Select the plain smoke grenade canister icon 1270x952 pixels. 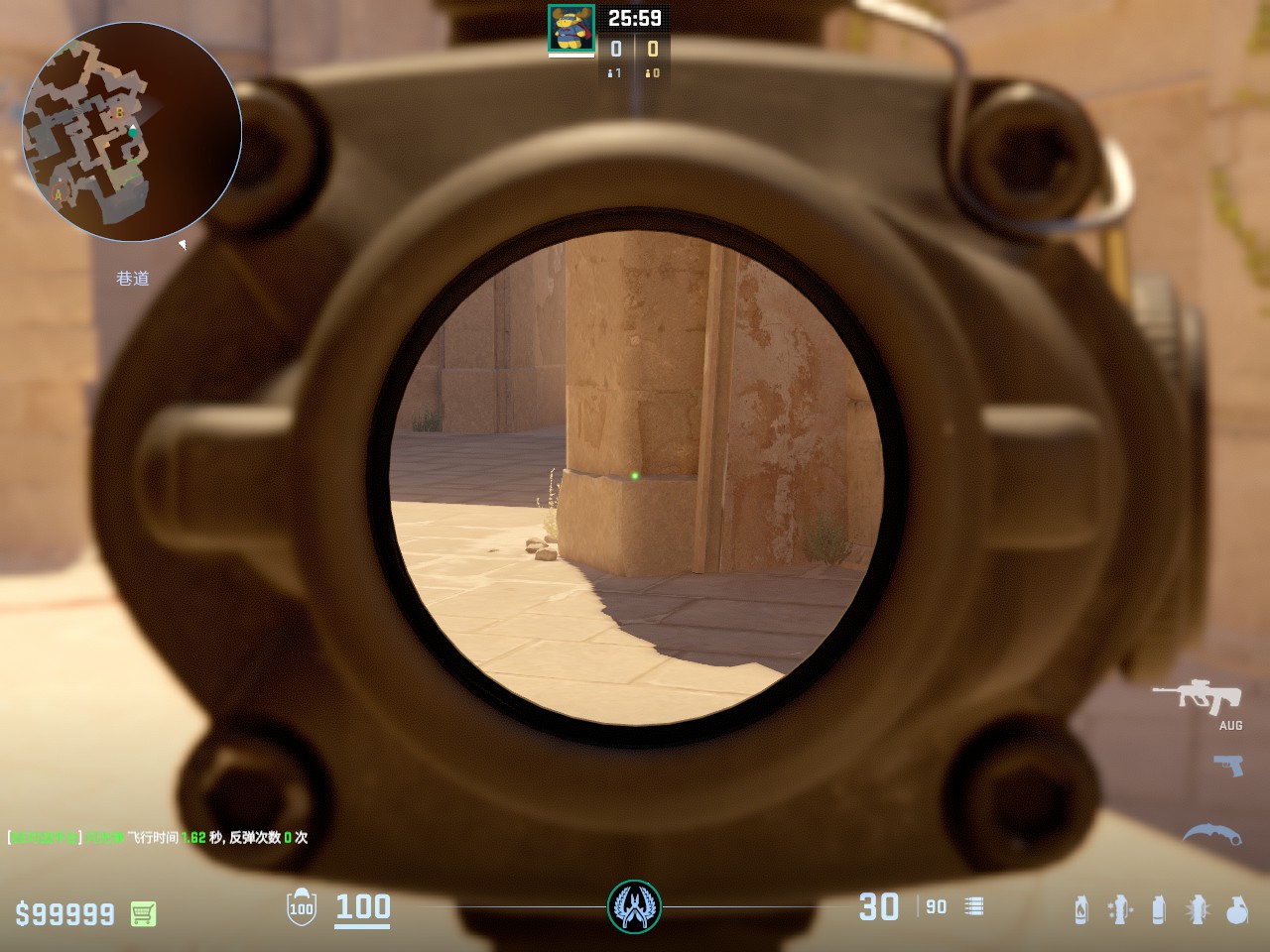coord(1158,909)
